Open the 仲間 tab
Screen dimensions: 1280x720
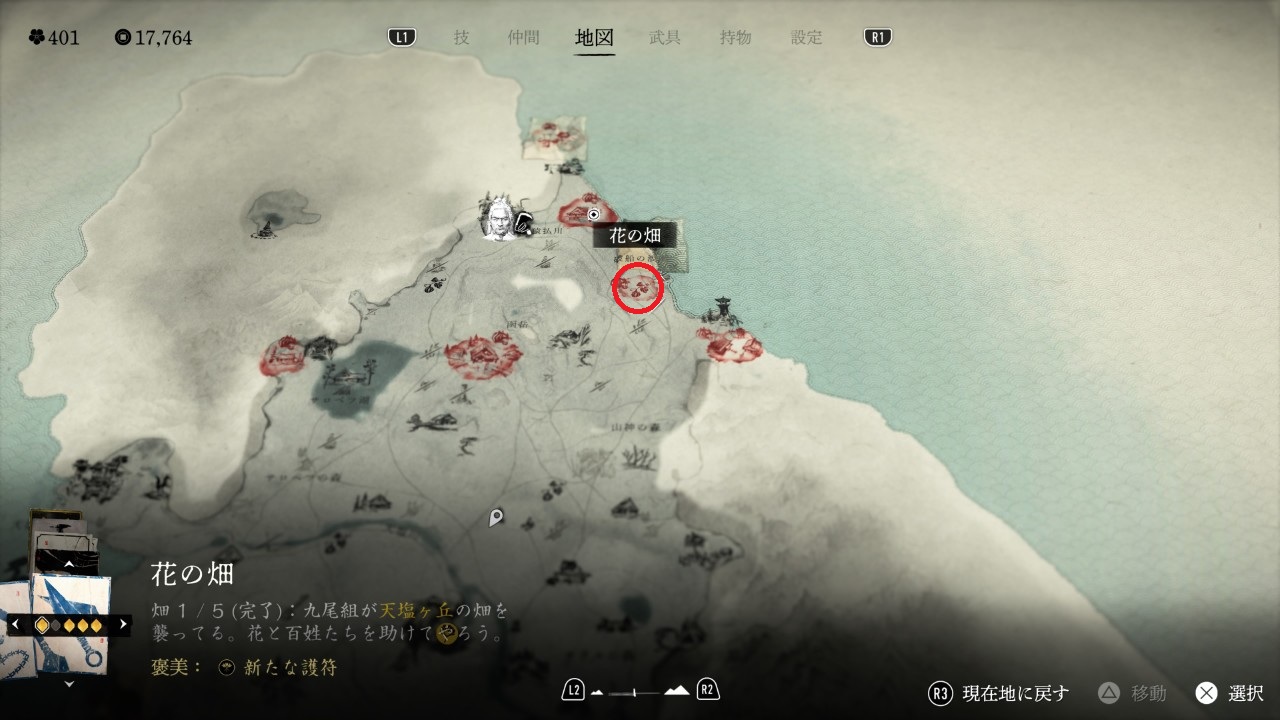pyautogui.click(x=523, y=38)
